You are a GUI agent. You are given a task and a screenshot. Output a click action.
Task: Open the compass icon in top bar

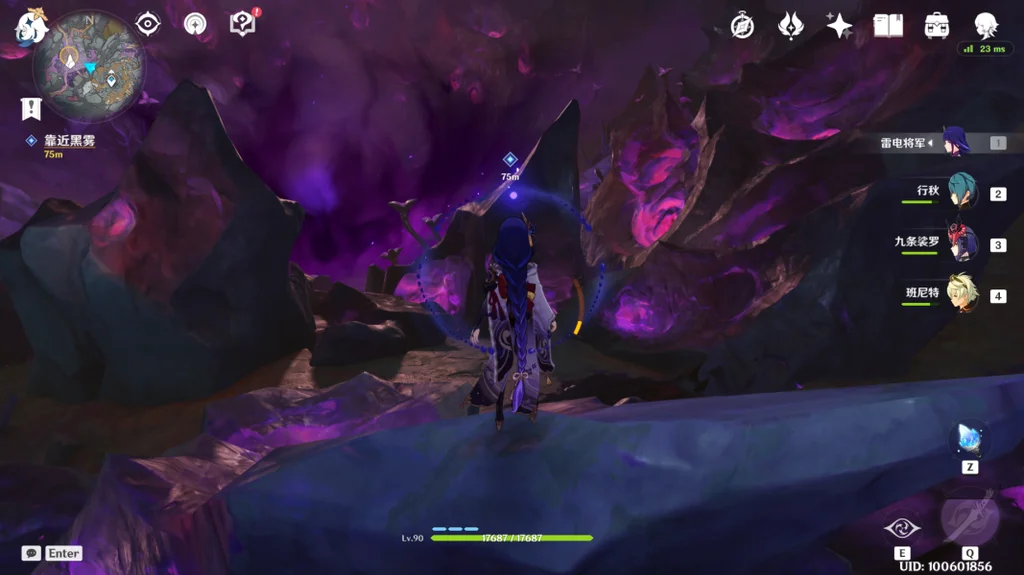(x=742, y=25)
